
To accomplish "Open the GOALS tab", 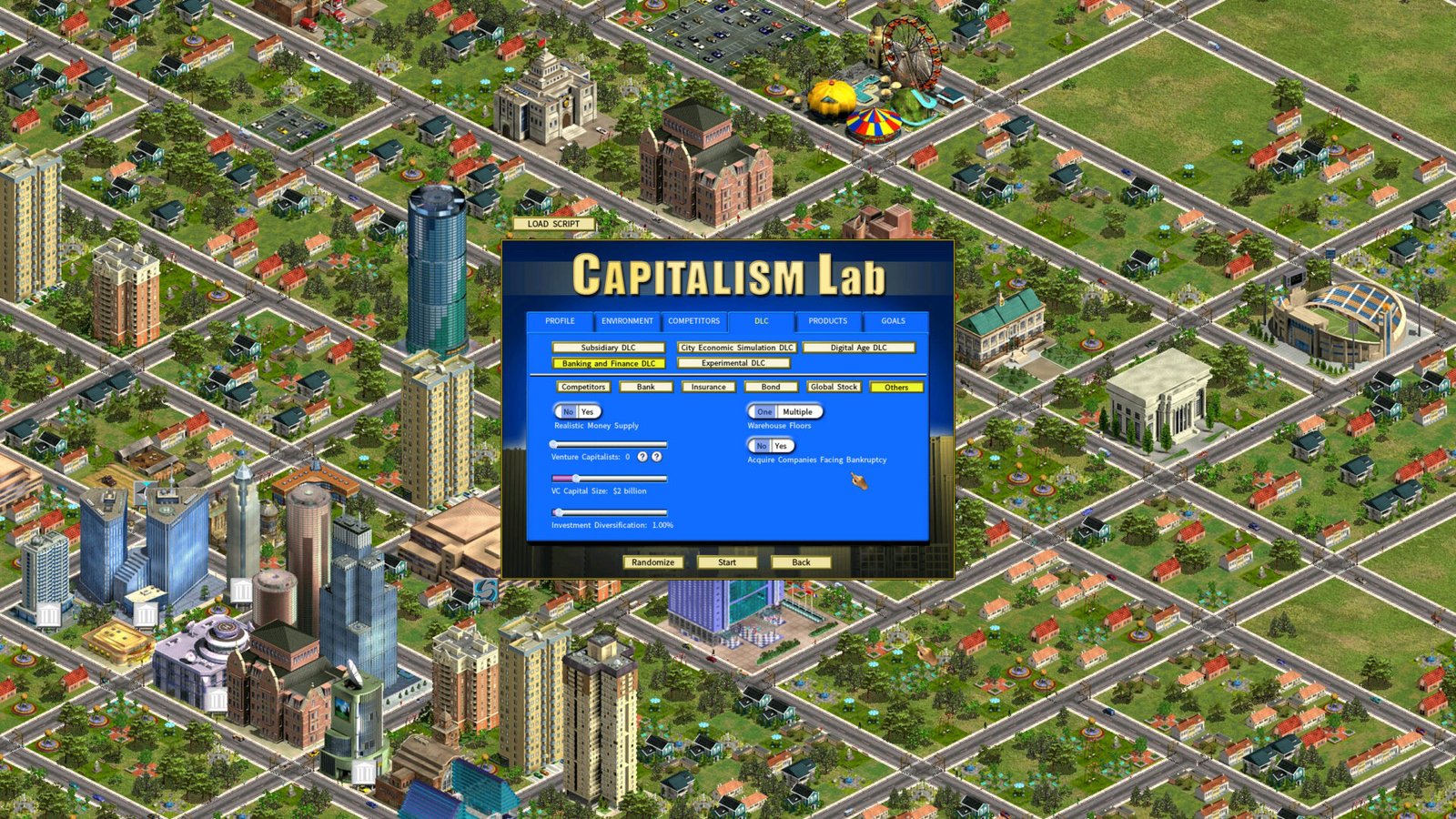I will tap(893, 321).
